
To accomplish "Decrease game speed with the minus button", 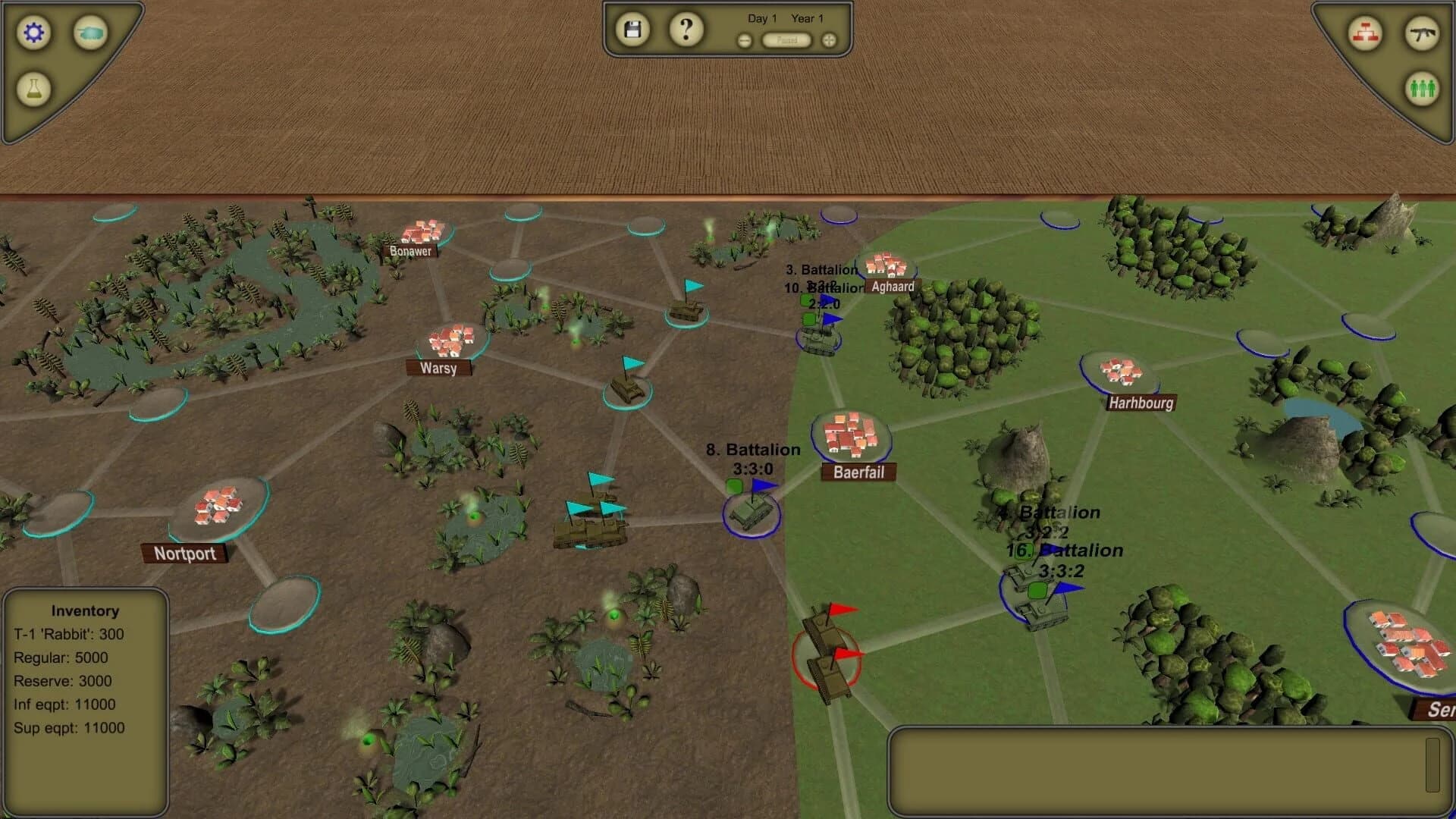I will (x=744, y=40).
